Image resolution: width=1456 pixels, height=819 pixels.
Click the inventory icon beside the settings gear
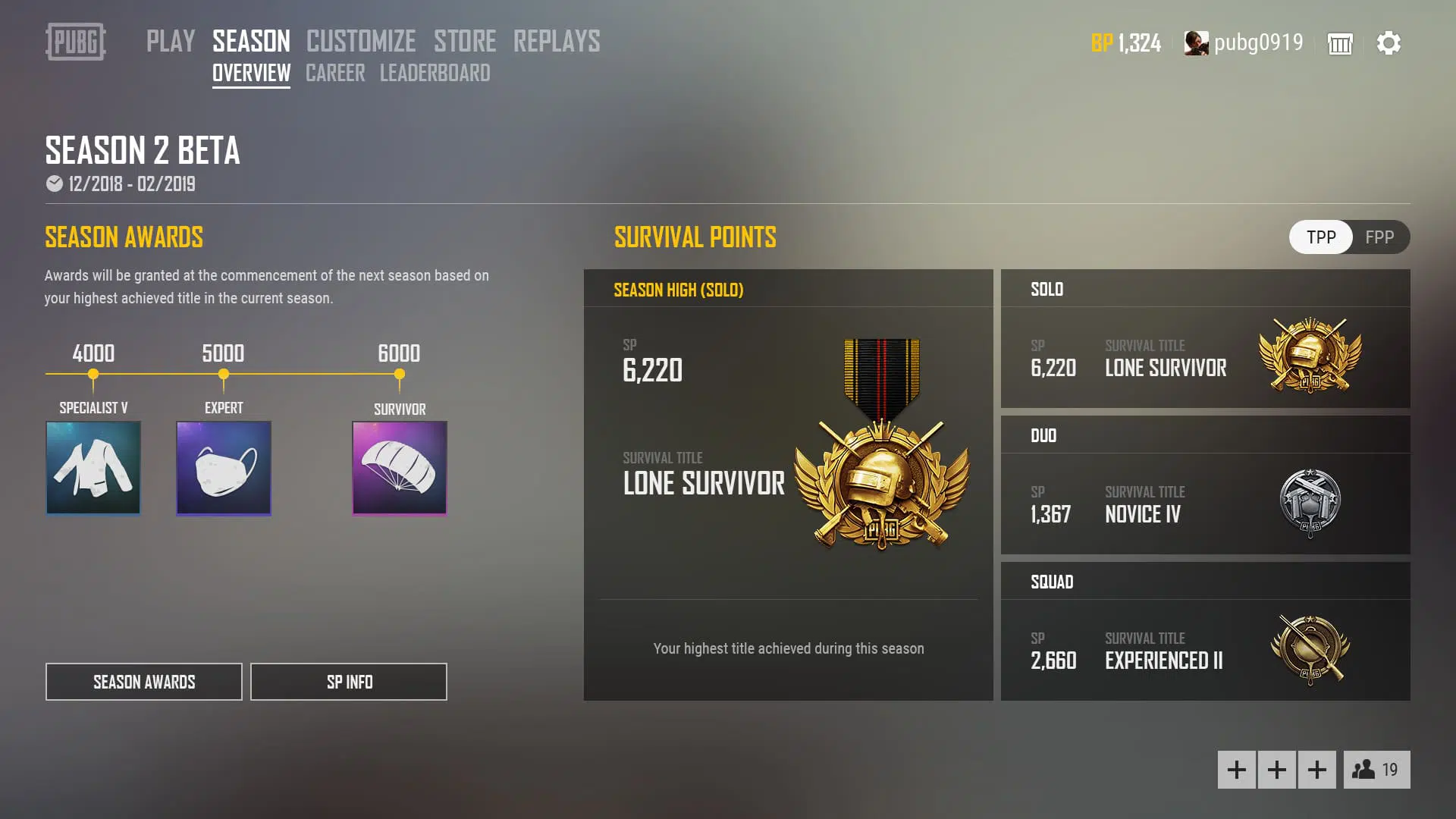pyautogui.click(x=1339, y=44)
